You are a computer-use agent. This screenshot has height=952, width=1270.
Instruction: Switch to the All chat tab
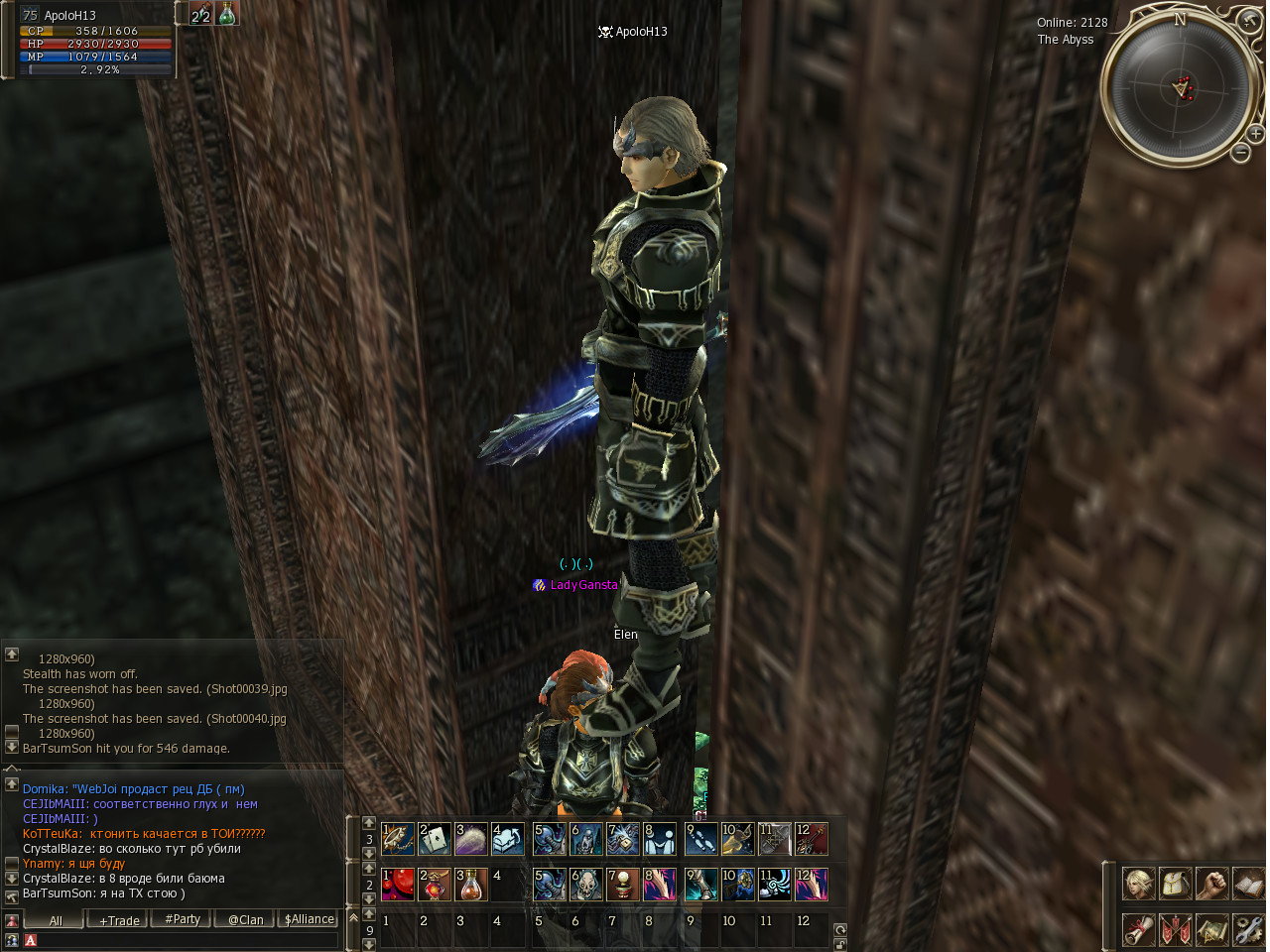point(56,920)
